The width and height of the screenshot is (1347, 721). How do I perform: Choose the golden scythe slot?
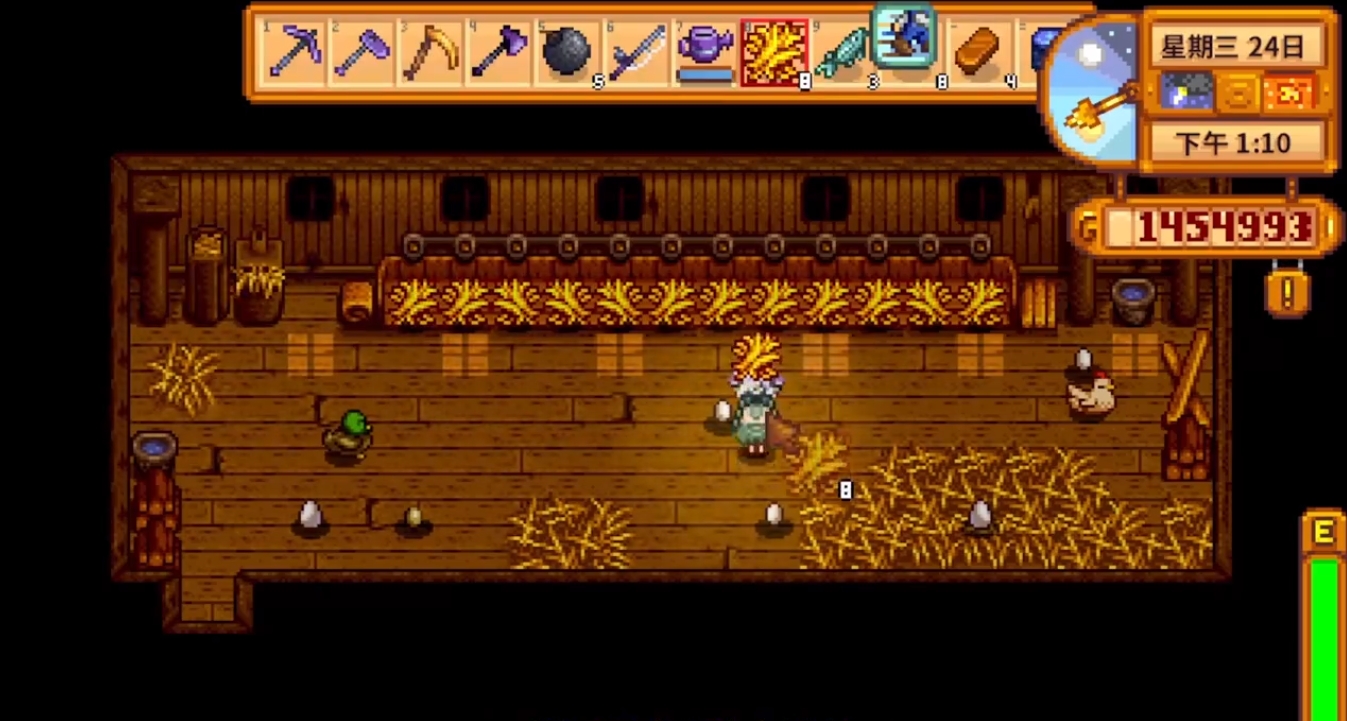click(x=431, y=52)
